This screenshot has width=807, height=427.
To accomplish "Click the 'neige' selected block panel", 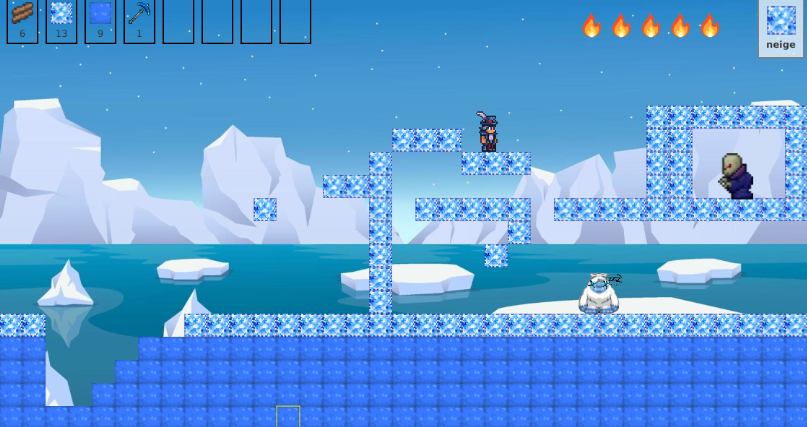I will tap(781, 27).
